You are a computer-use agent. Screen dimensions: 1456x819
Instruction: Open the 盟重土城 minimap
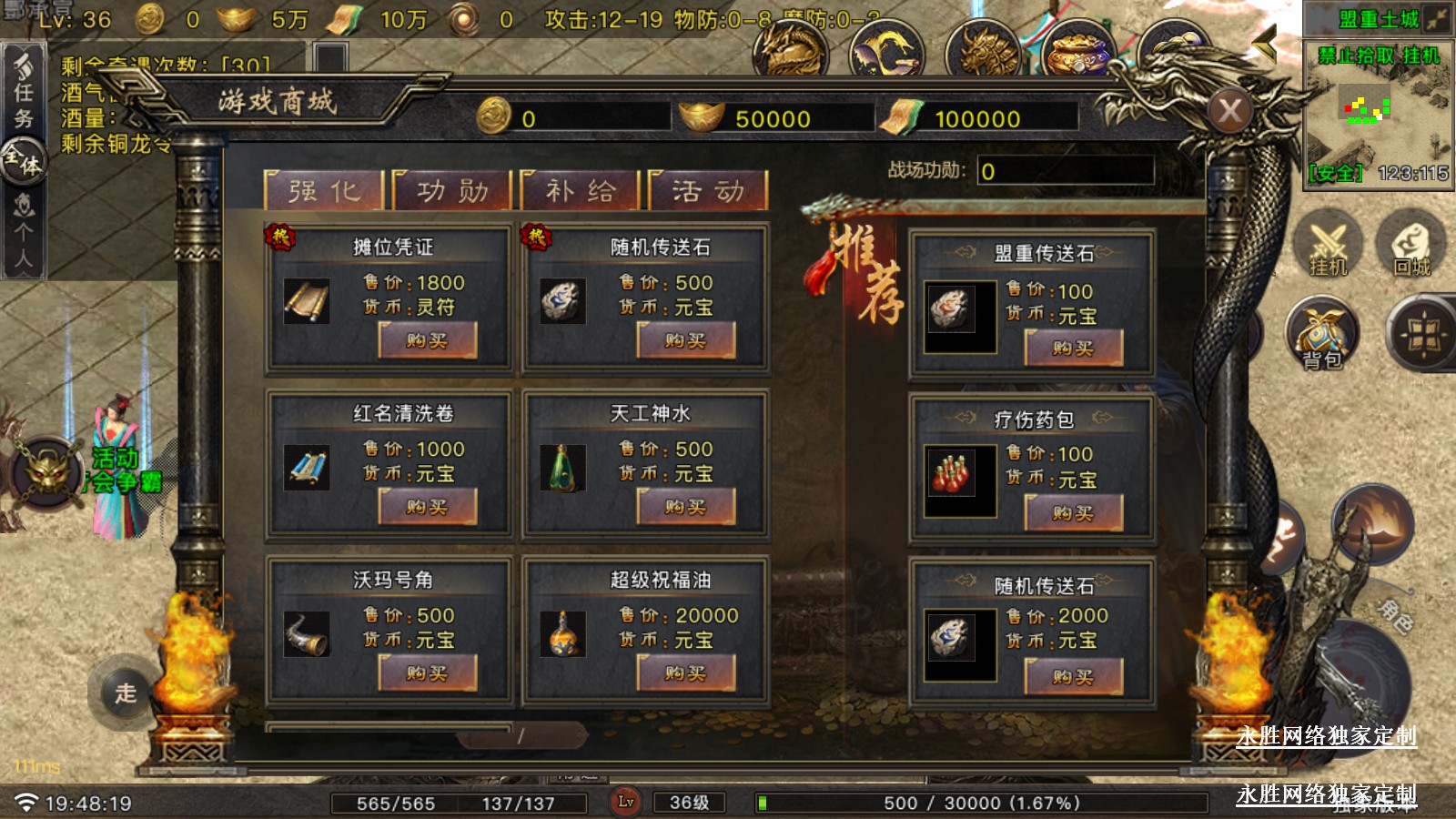coord(1378,114)
